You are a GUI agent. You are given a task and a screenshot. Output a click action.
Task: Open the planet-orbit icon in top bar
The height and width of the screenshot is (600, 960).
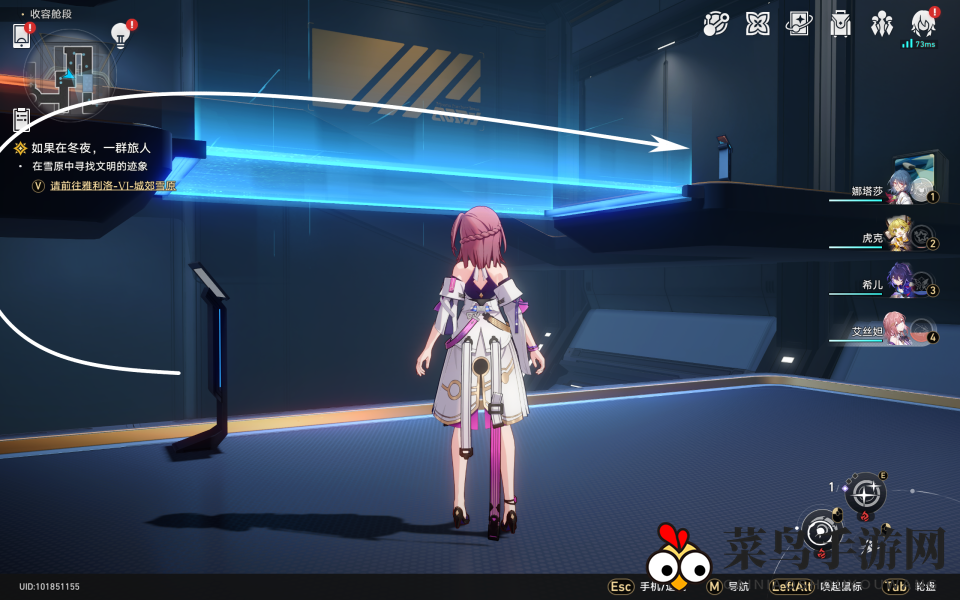coord(716,24)
